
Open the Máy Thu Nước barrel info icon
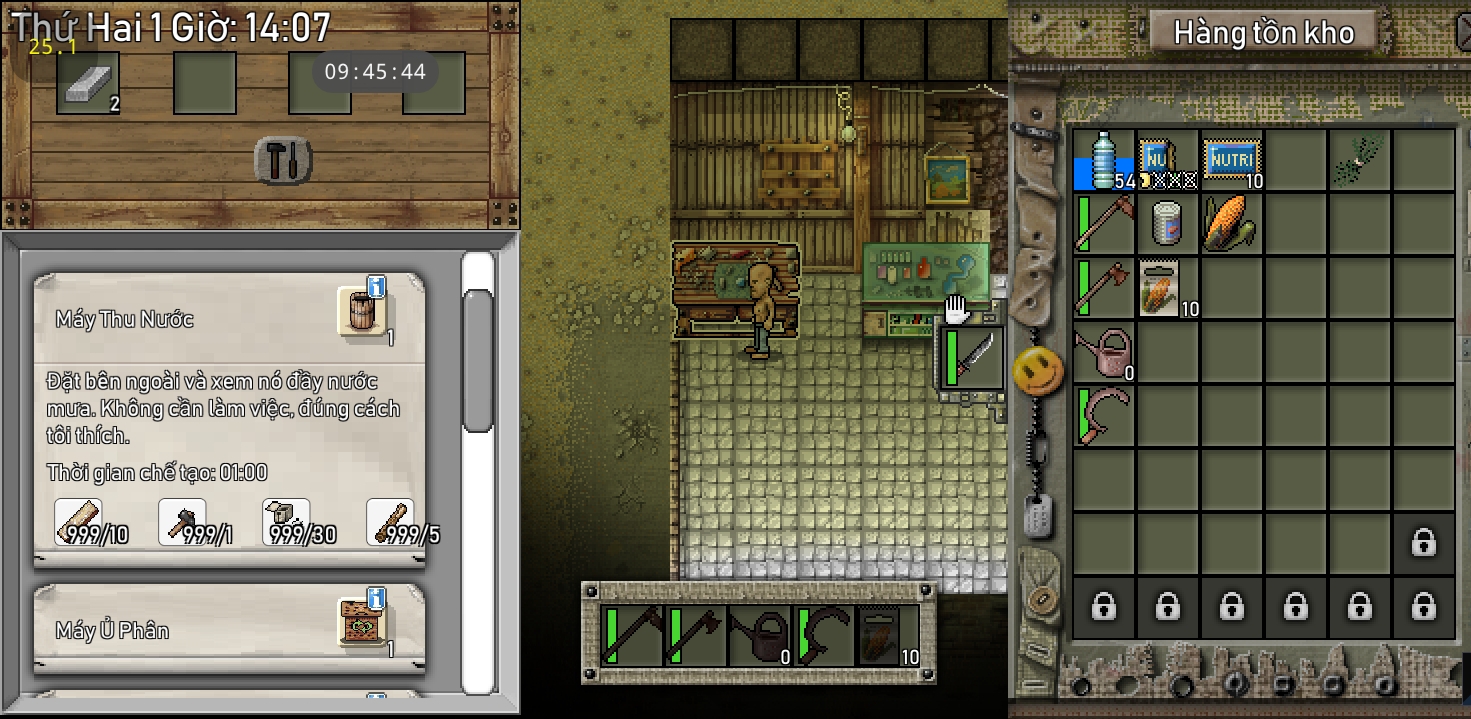(362, 311)
